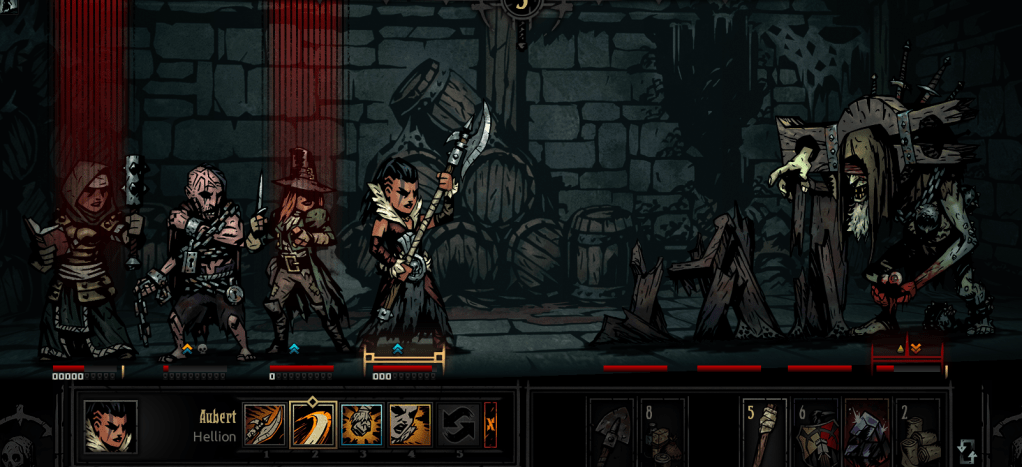Select the heraldic crest stack of six

click(x=815, y=432)
